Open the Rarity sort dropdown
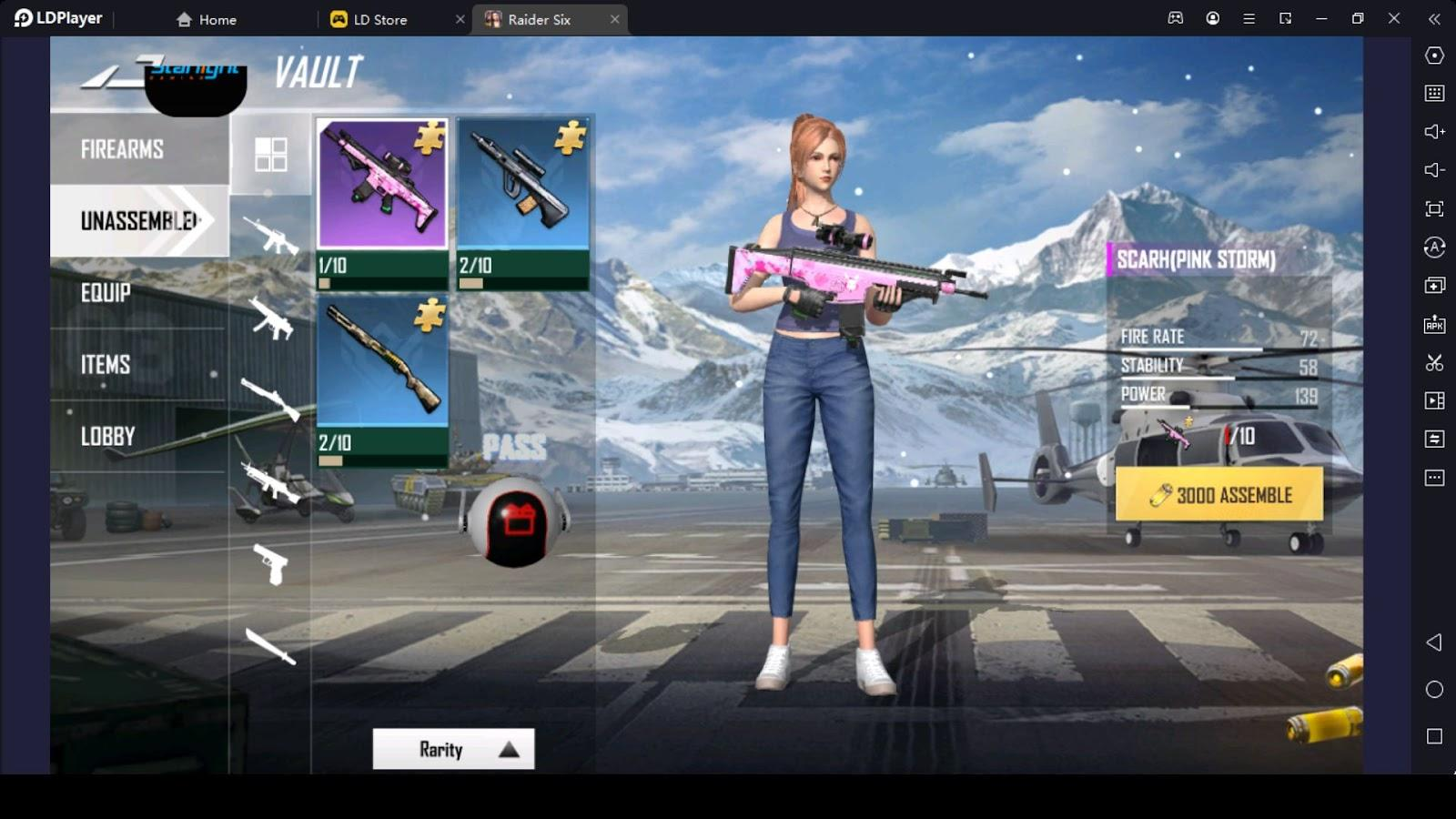The height and width of the screenshot is (819, 1456). (453, 749)
